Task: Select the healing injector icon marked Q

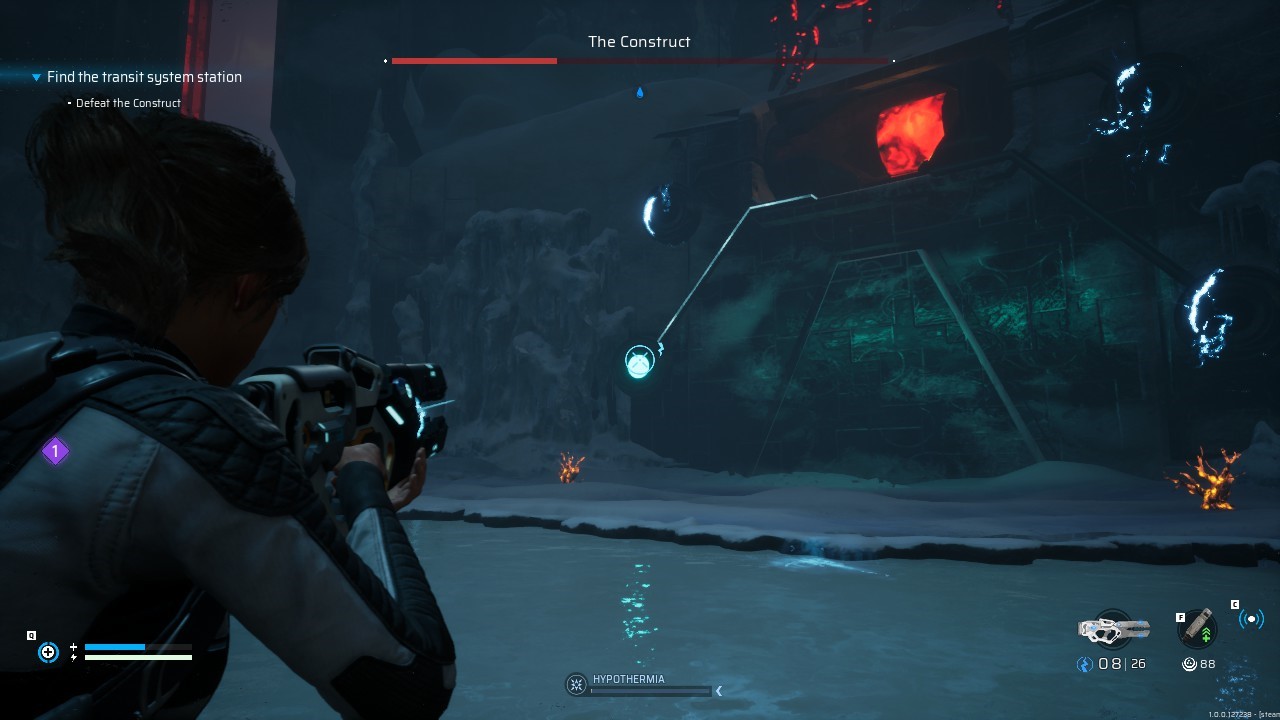Action: click(48, 652)
